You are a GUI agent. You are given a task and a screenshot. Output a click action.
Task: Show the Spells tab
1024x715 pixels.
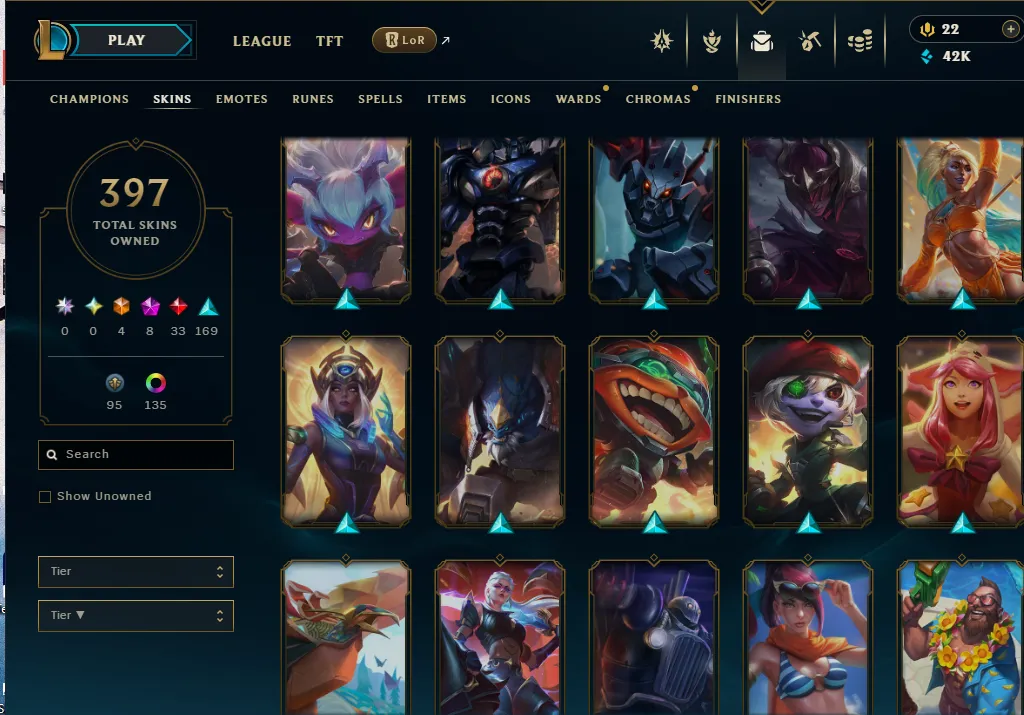pyautogui.click(x=380, y=99)
